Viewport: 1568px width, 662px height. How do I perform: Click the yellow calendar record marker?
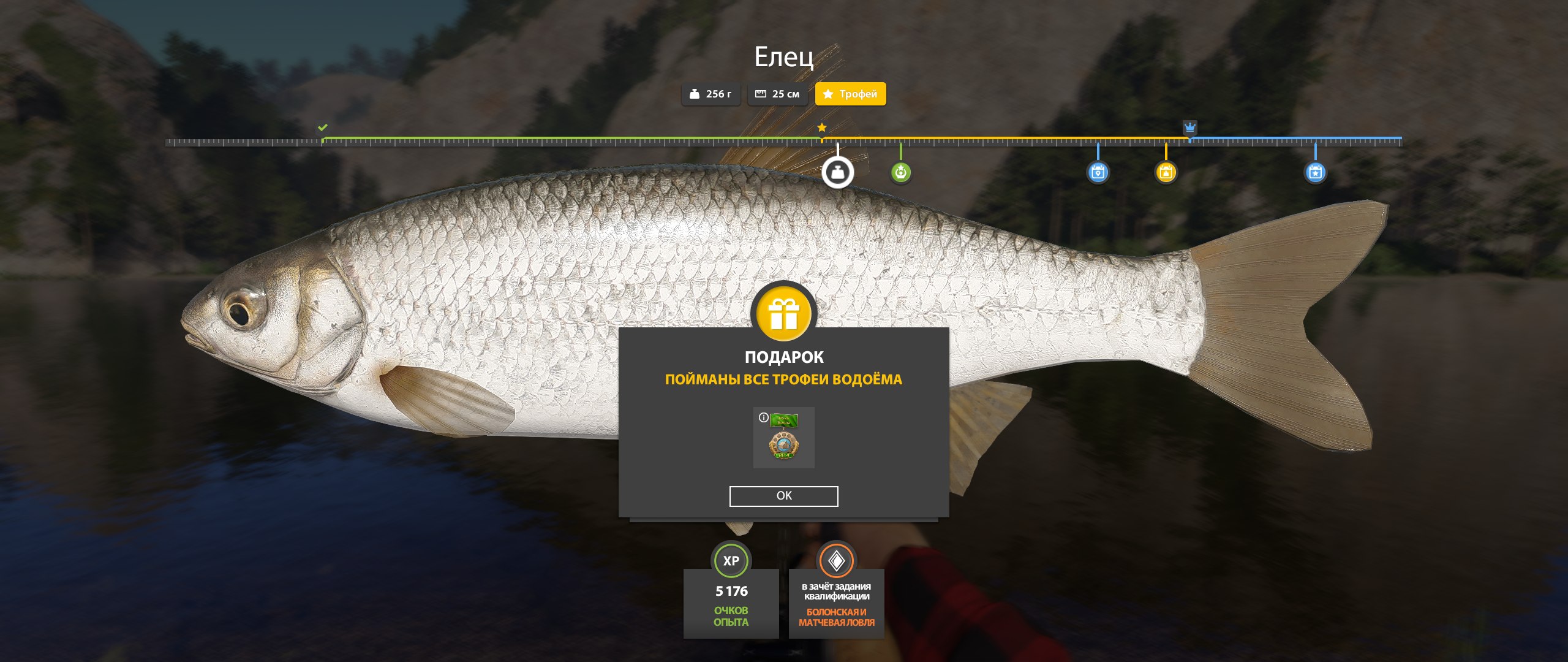(x=1166, y=172)
